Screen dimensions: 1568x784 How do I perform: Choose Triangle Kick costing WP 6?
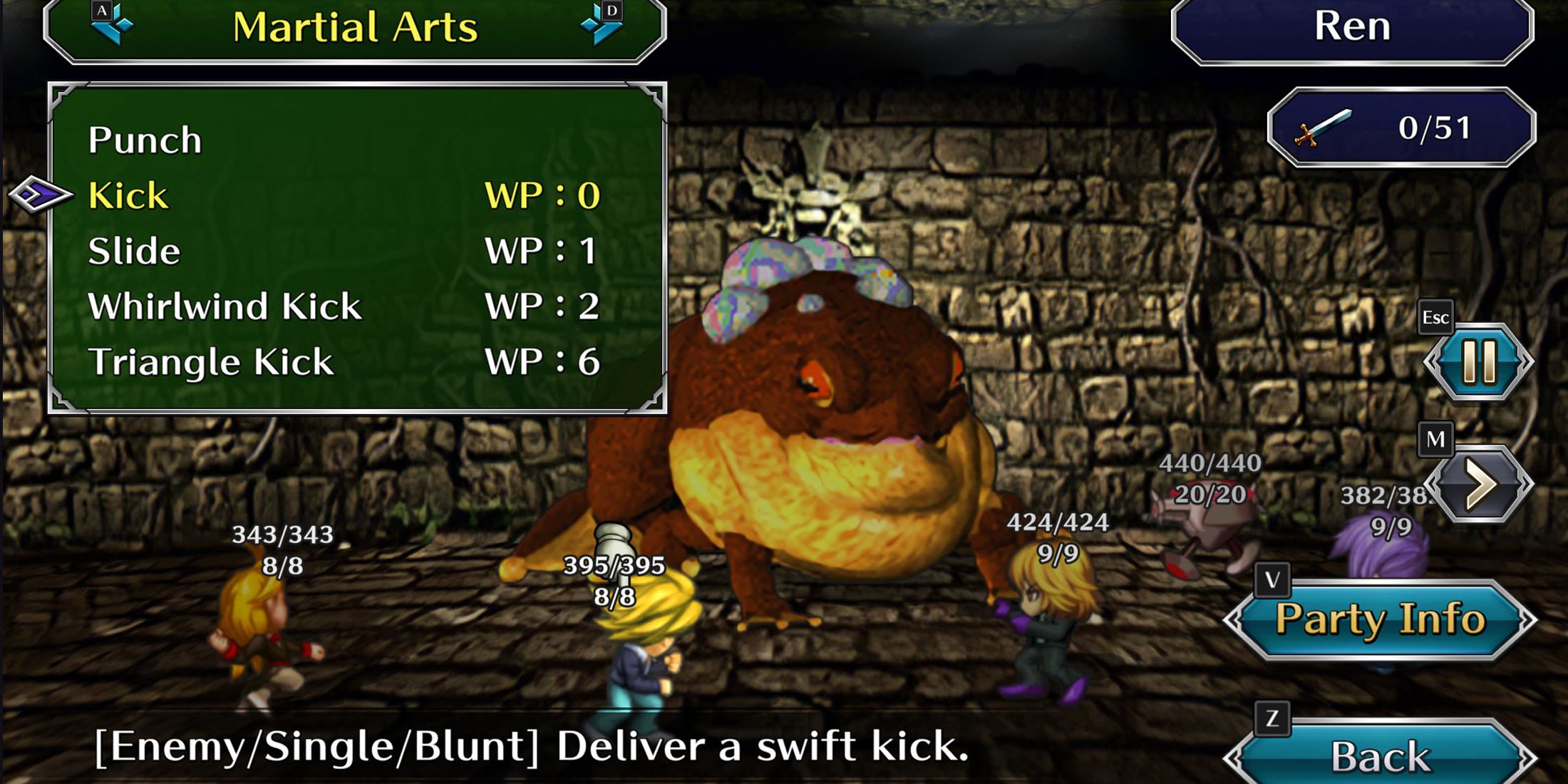211,361
